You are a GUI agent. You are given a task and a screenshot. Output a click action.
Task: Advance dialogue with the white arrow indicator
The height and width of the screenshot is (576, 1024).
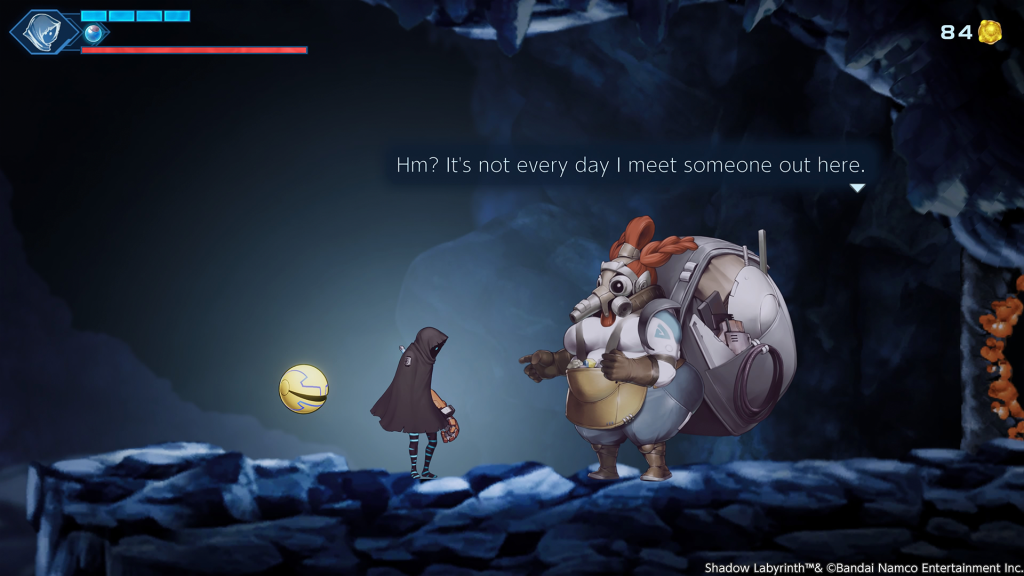[856, 188]
